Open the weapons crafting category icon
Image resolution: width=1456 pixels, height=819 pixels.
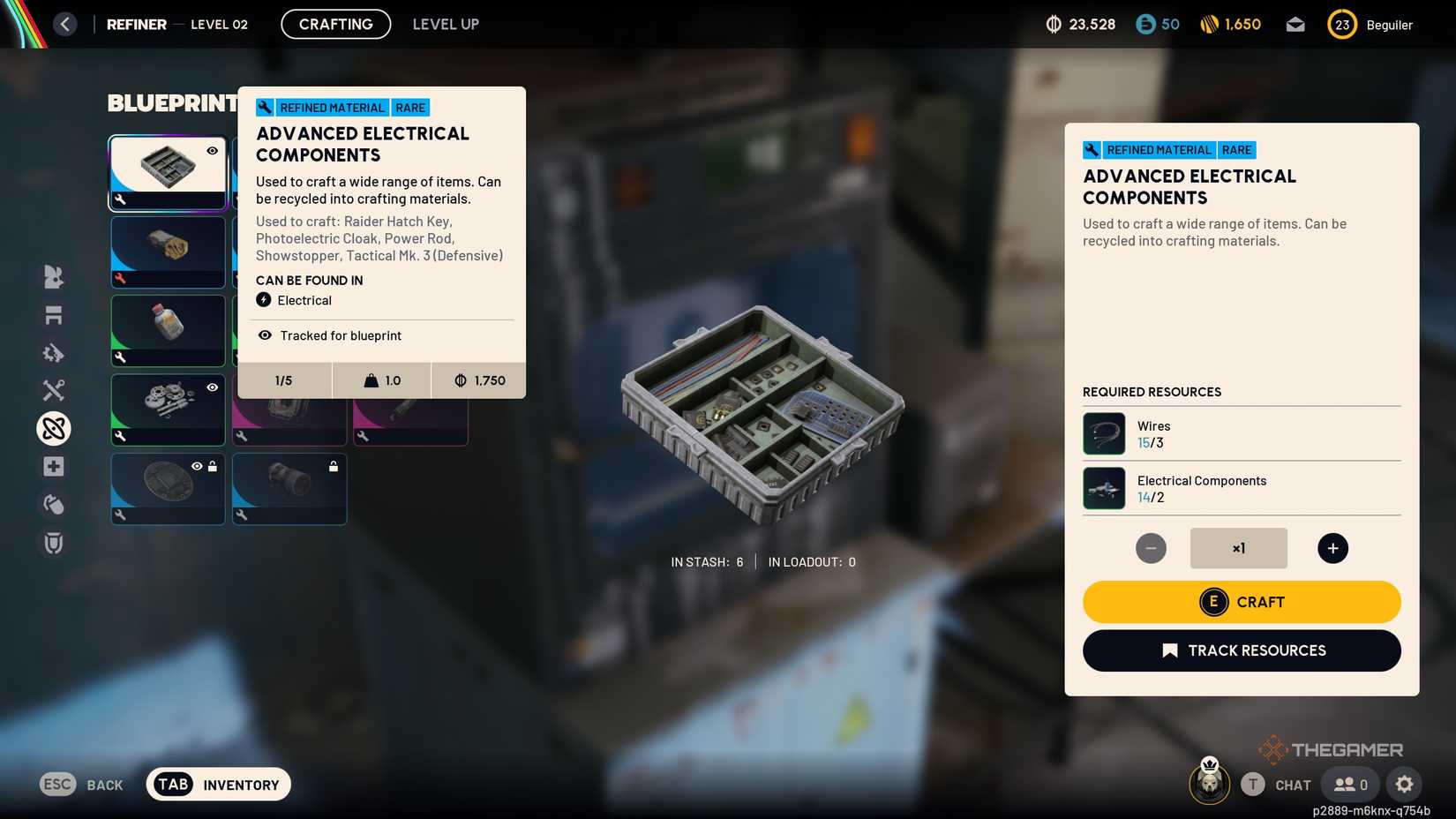tap(53, 389)
